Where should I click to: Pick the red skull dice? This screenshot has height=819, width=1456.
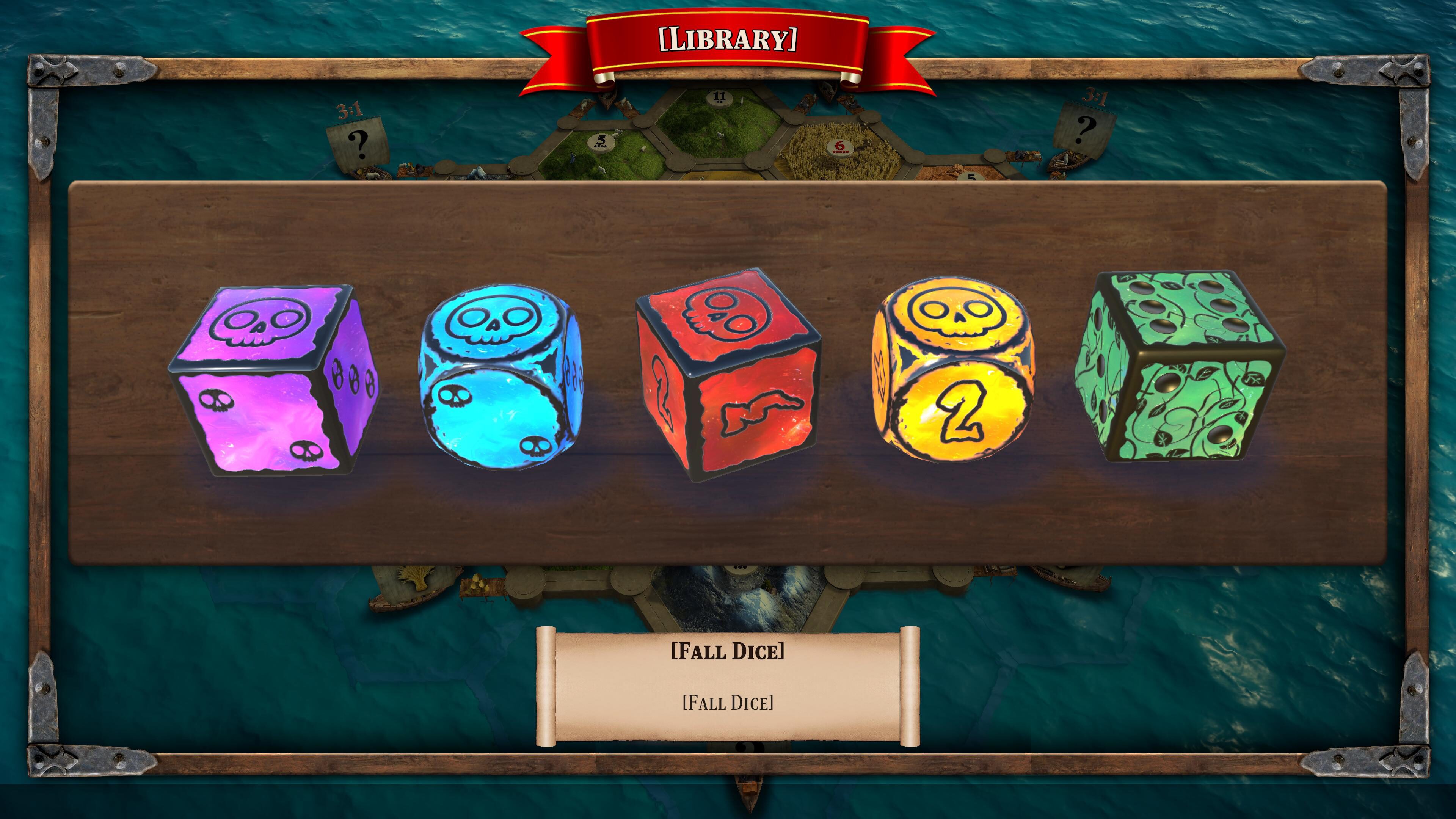click(729, 375)
